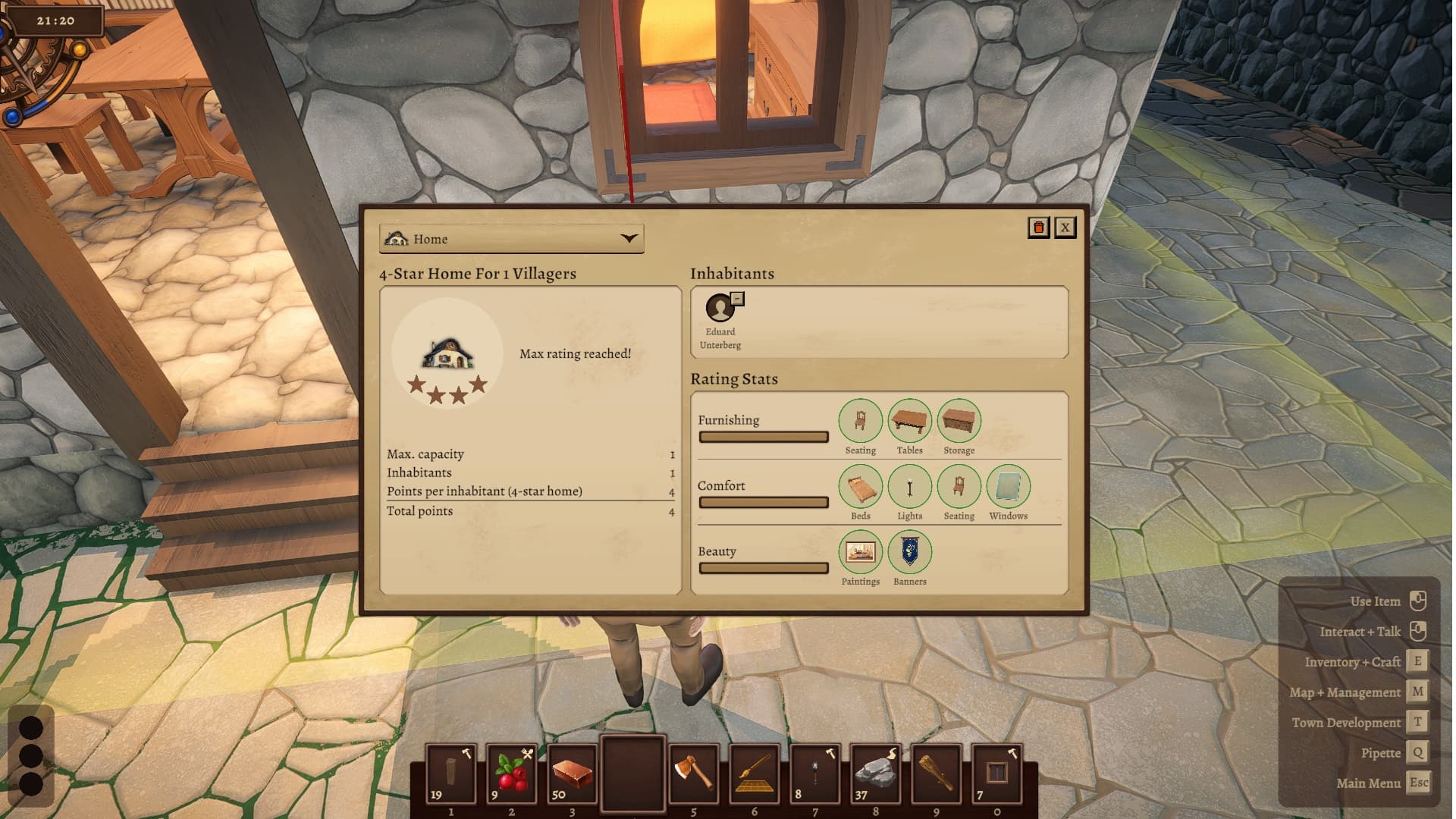Click the Paintings beauty icon

tap(860, 552)
